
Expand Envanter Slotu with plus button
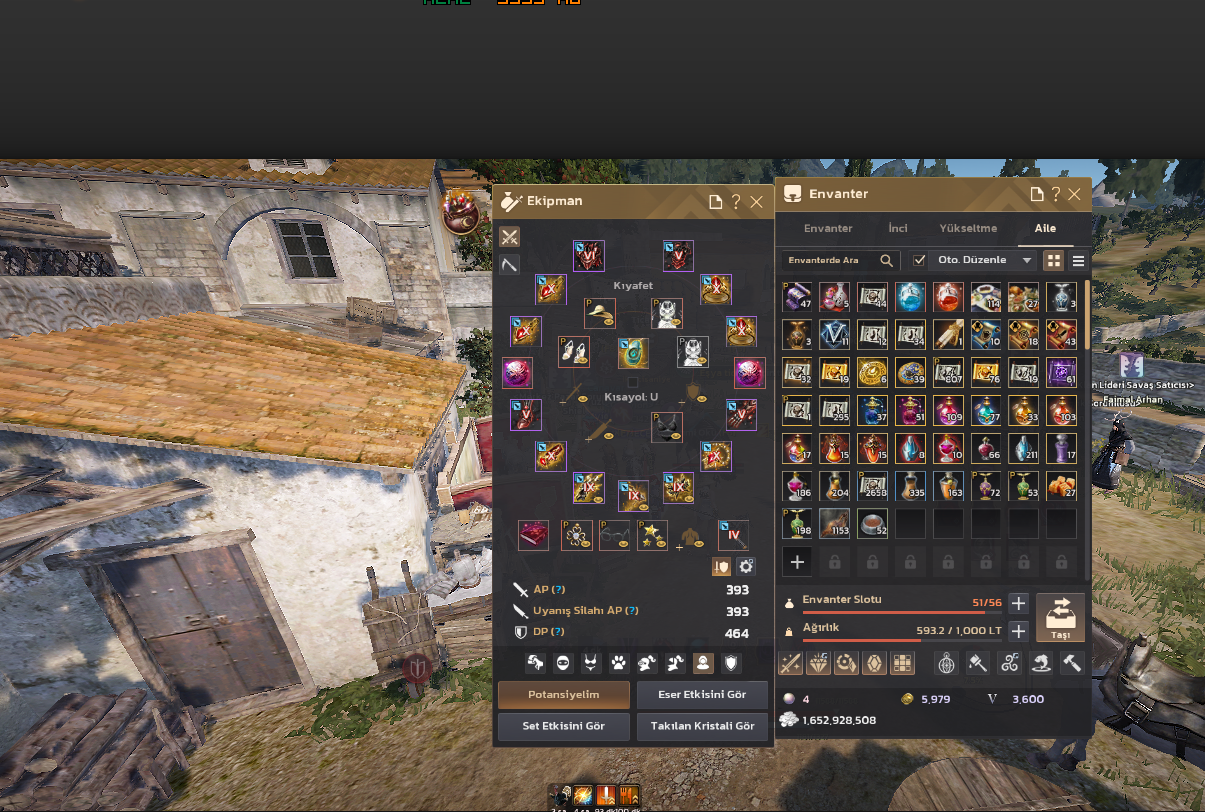pyautogui.click(x=1018, y=603)
